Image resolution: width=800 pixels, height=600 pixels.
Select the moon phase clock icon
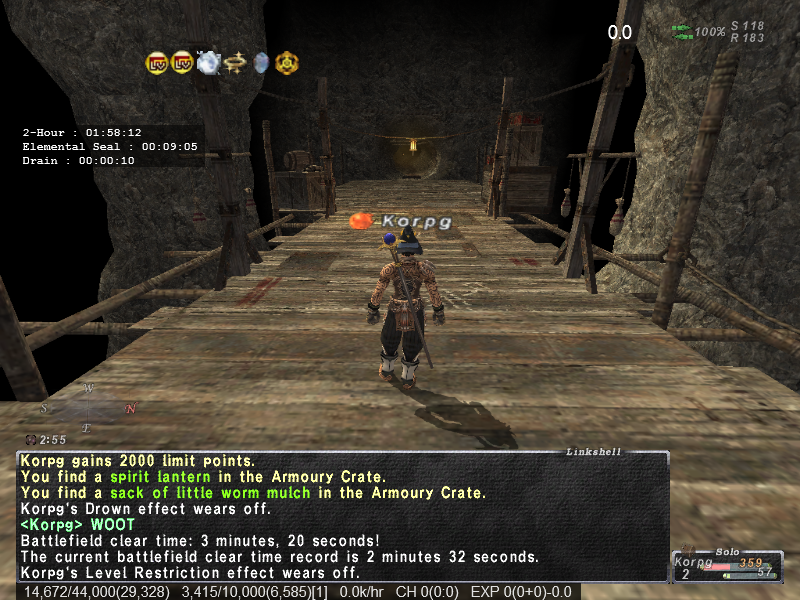point(31,440)
